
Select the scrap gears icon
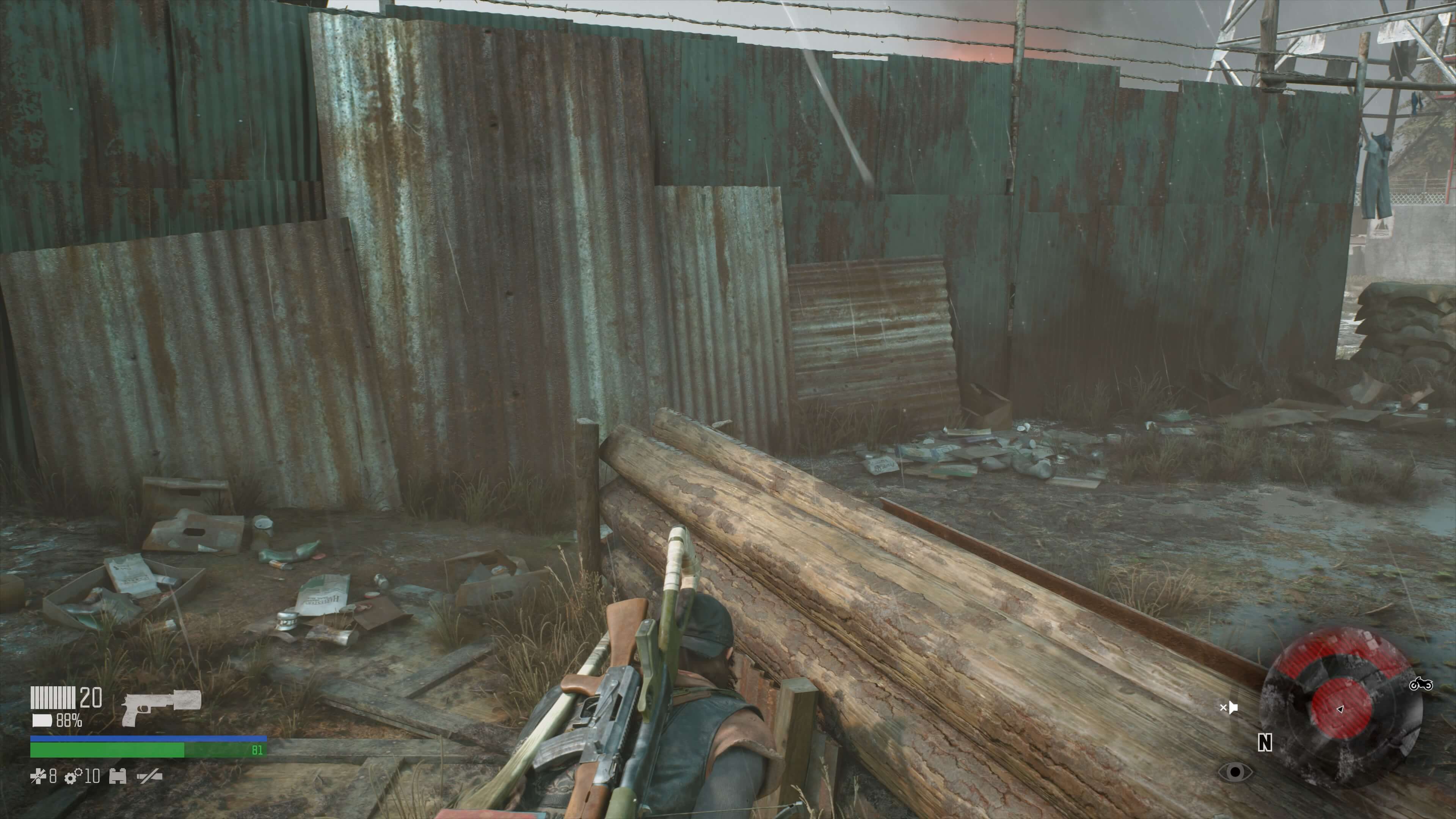coord(73,777)
